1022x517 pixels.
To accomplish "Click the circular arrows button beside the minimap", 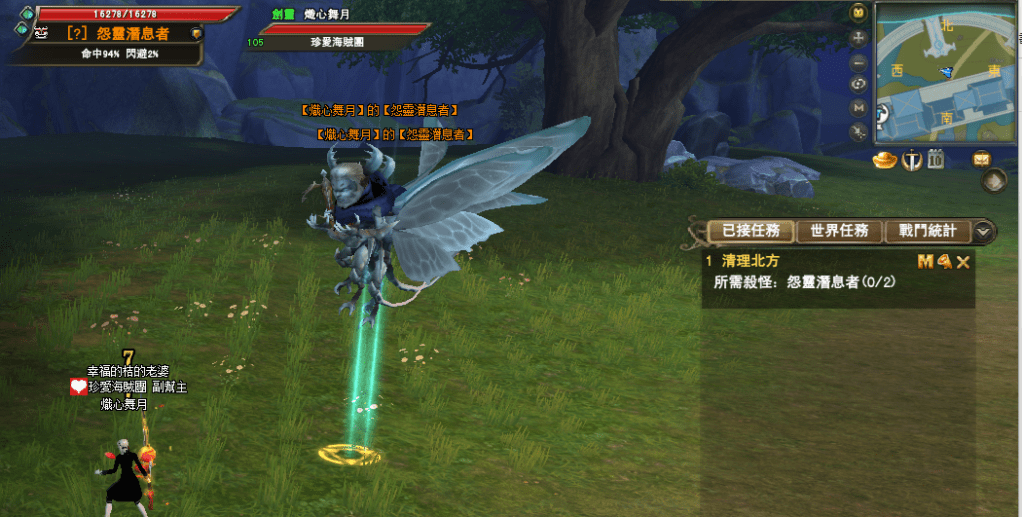I will tap(858, 84).
